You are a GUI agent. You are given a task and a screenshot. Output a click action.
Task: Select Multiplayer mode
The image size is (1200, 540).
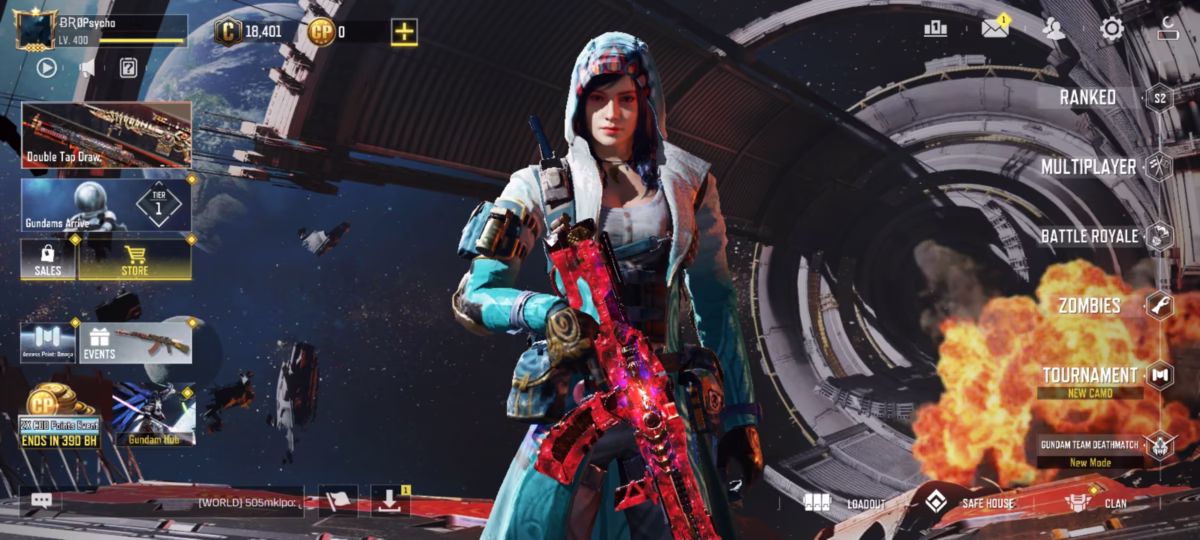(1089, 167)
